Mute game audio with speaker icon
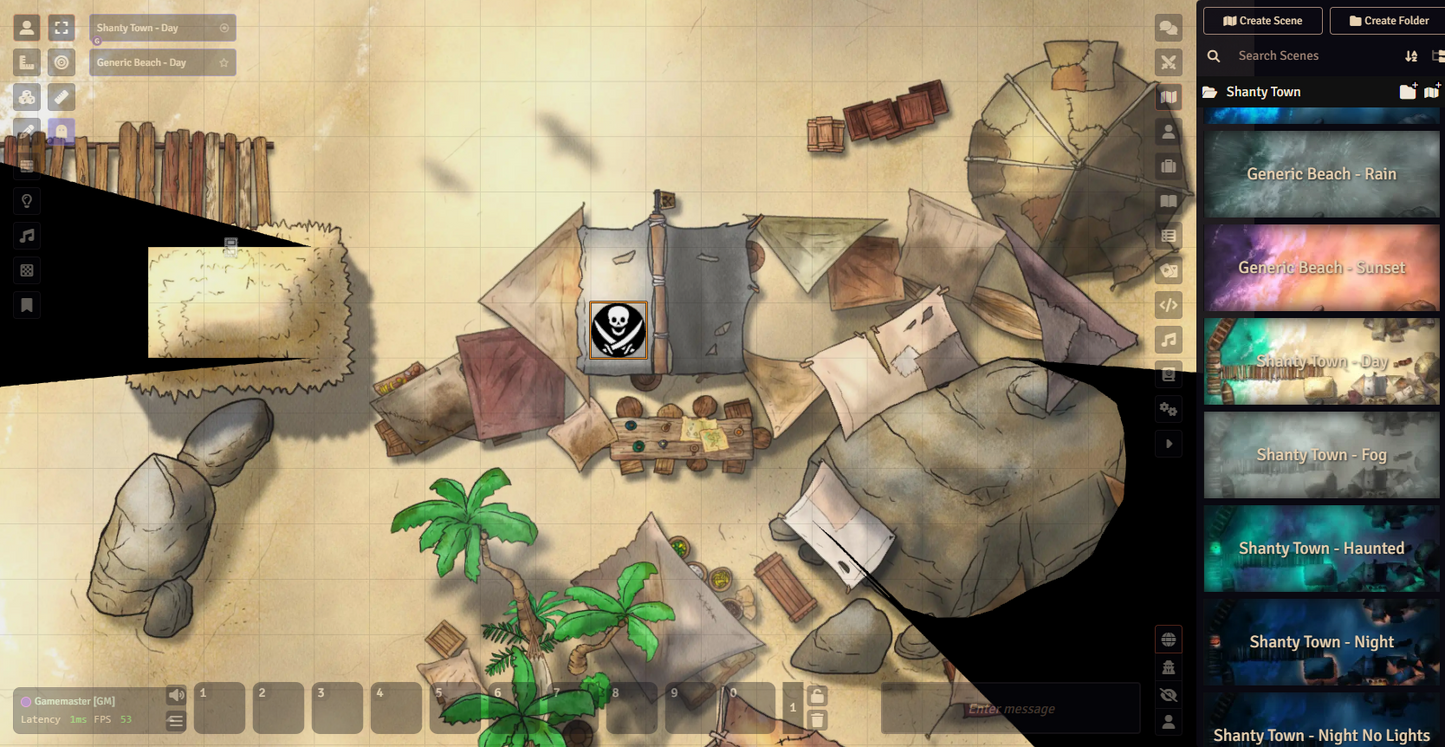Screen dimensions: 1445x747 coord(177,694)
